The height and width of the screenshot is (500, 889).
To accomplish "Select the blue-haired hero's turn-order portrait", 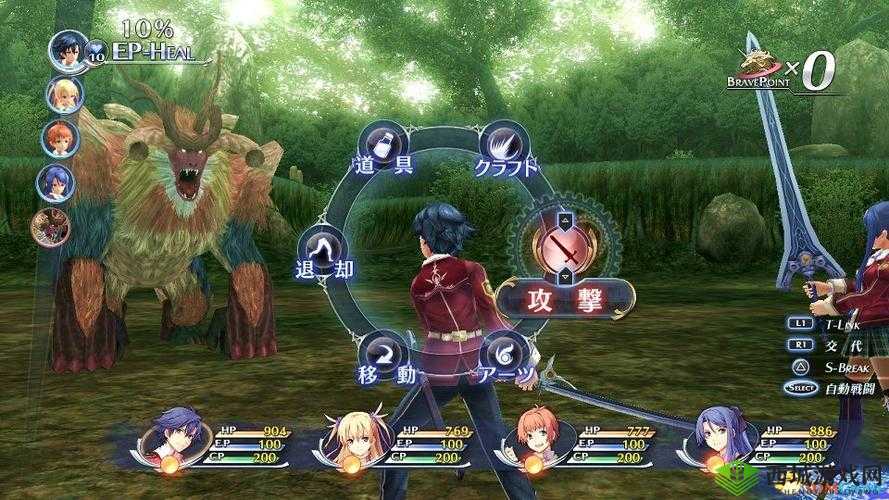I will coord(69,51).
